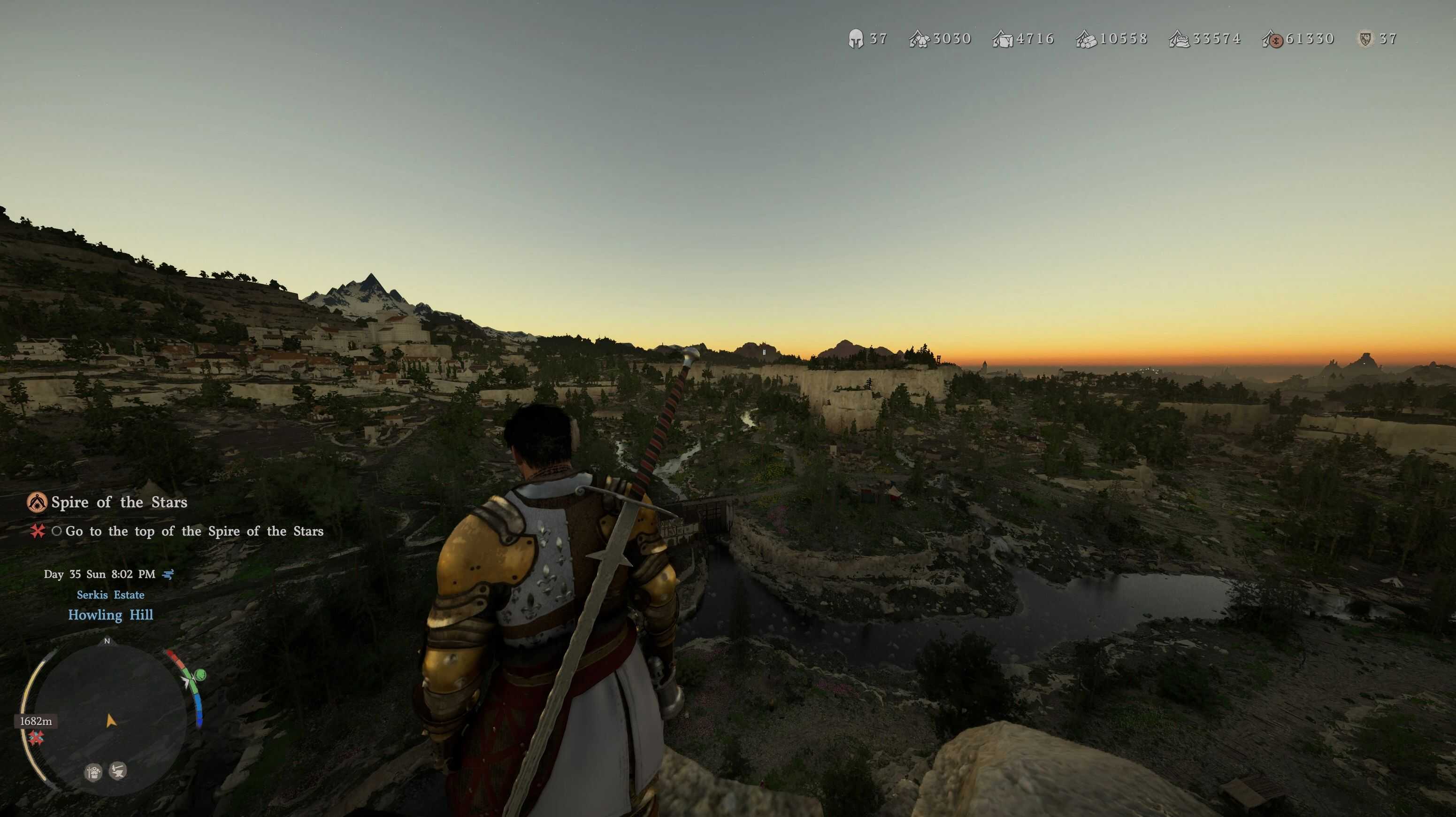Click the shield crest renown icon

[x=1365, y=39]
